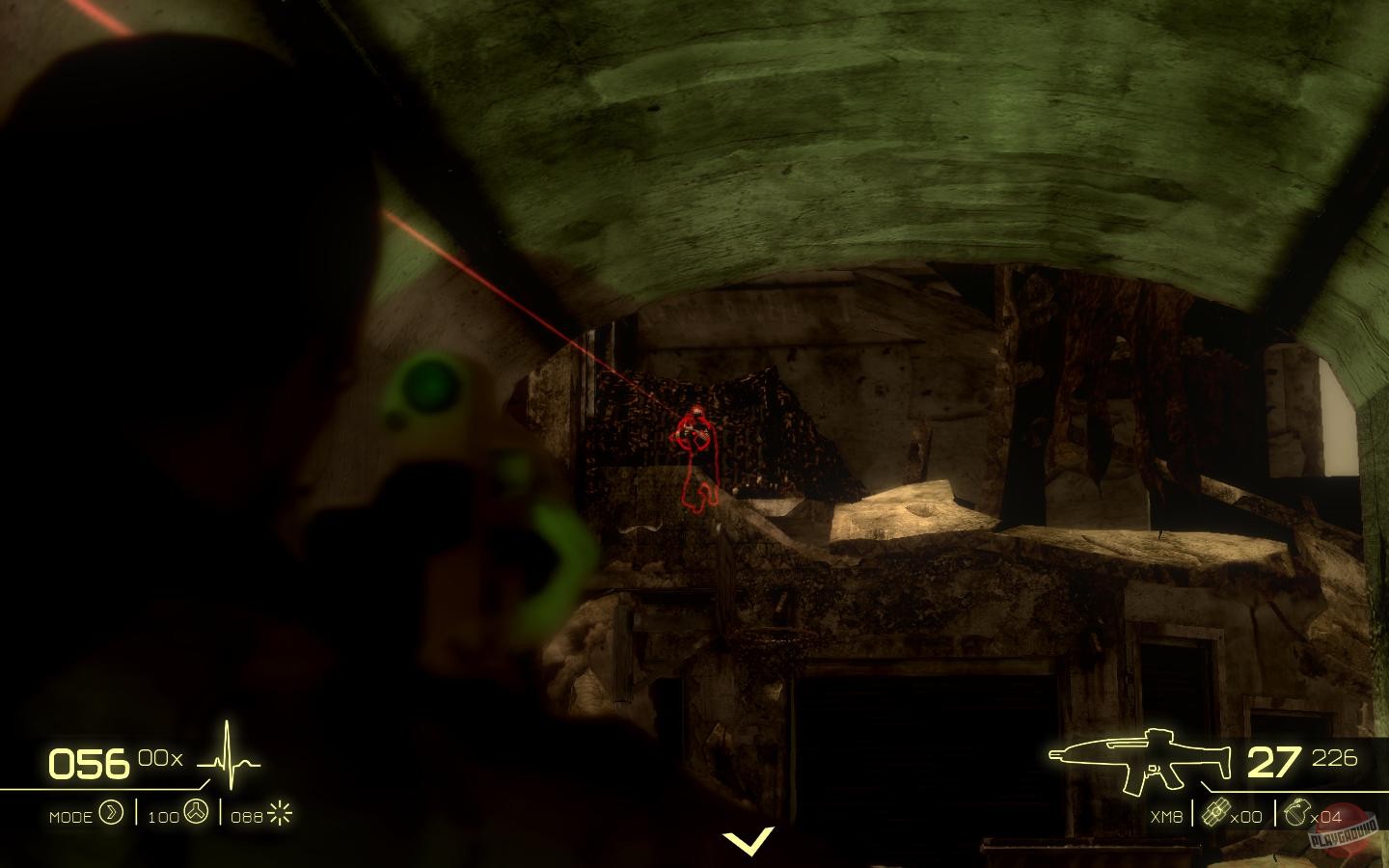Click the red-outlined enemy silhouette
1389x868 pixels.
[x=697, y=444]
